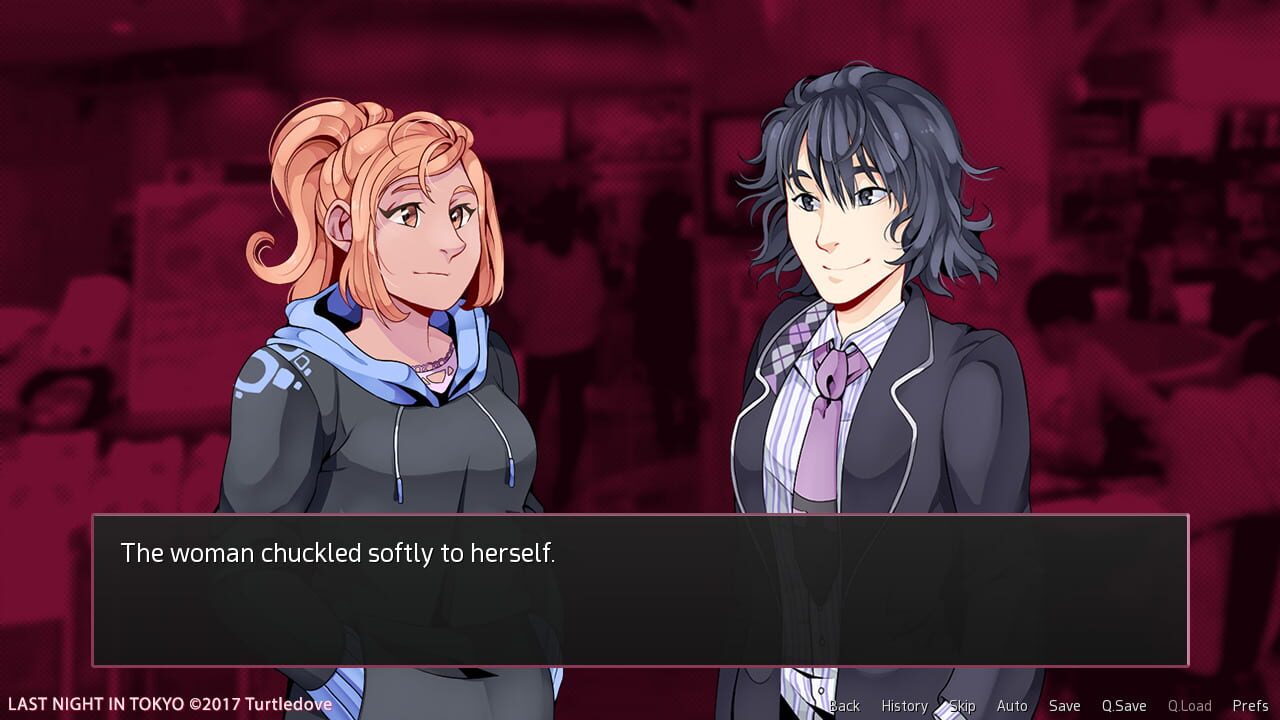1280x720 pixels.
Task: Select Save in the quick menu bar
Action: (1065, 705)
